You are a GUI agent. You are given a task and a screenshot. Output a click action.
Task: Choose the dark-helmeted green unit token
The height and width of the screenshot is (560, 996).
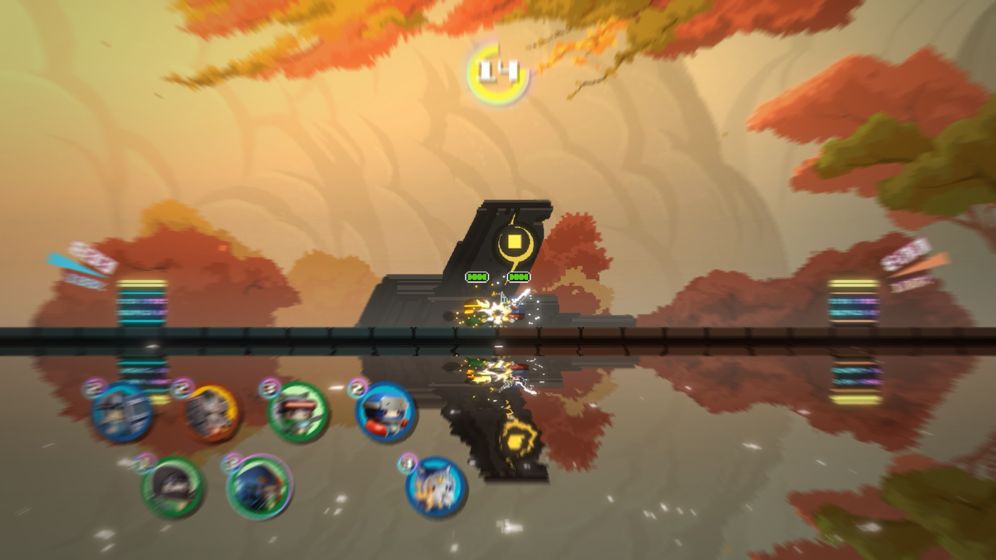pos(172,486)
